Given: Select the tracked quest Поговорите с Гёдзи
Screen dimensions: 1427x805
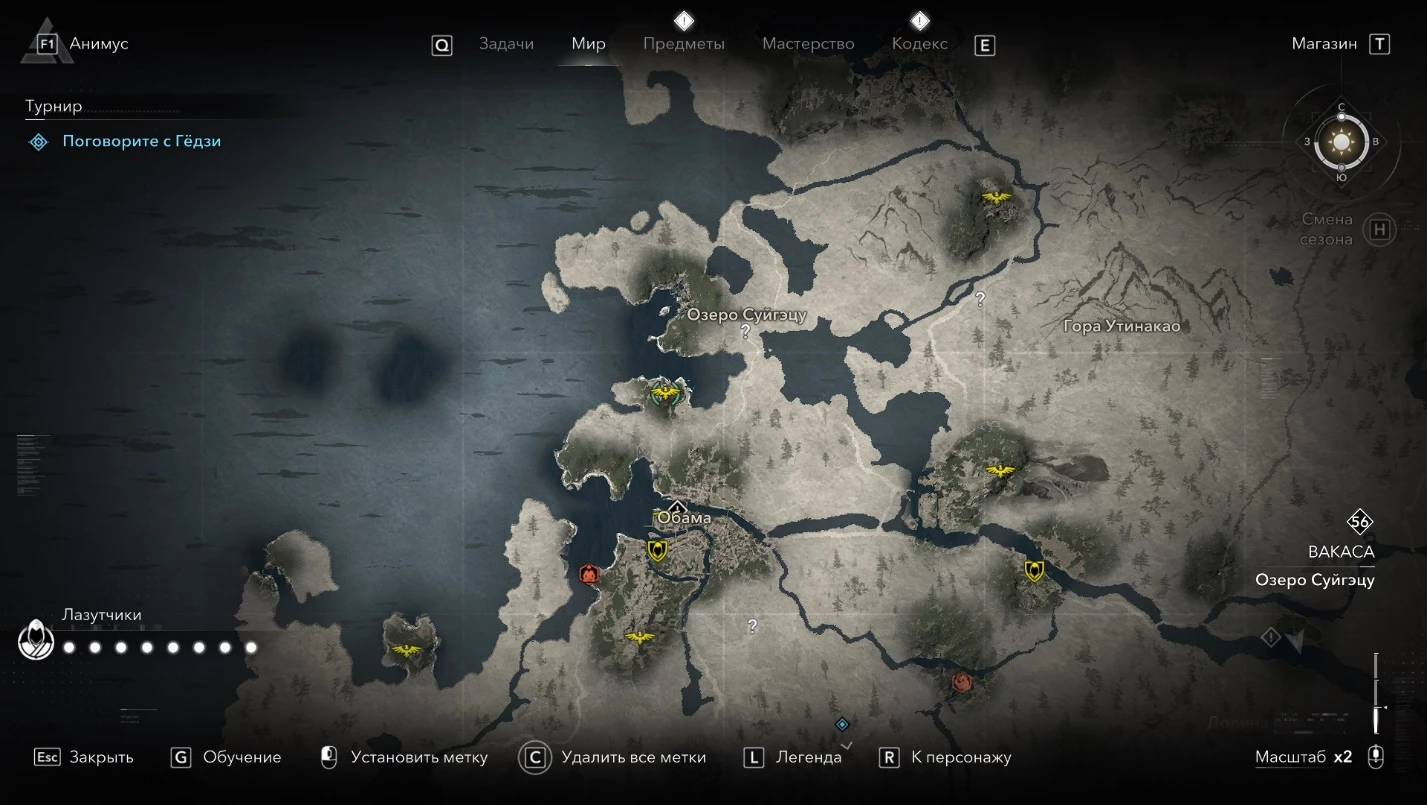Looking at the screenshot, I should 141,142.
